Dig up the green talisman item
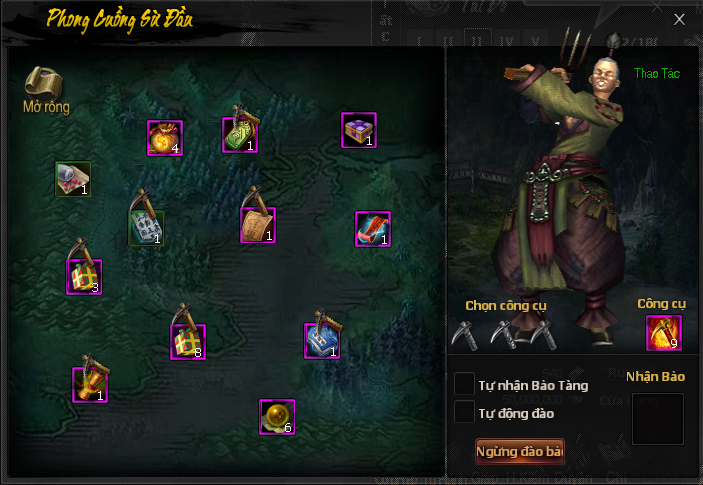 (240, 134)
